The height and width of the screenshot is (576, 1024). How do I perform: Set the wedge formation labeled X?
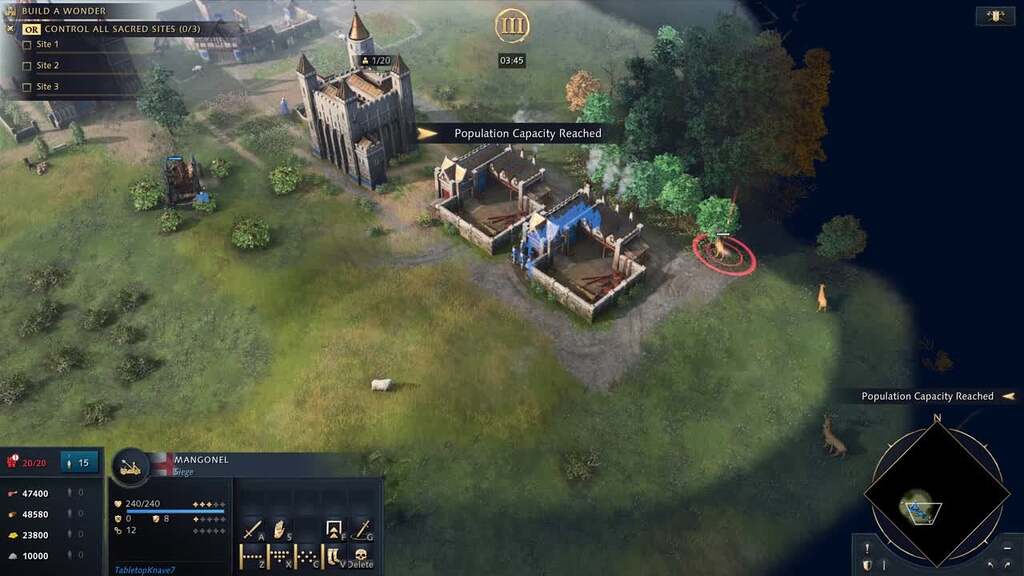click(279, 556)
